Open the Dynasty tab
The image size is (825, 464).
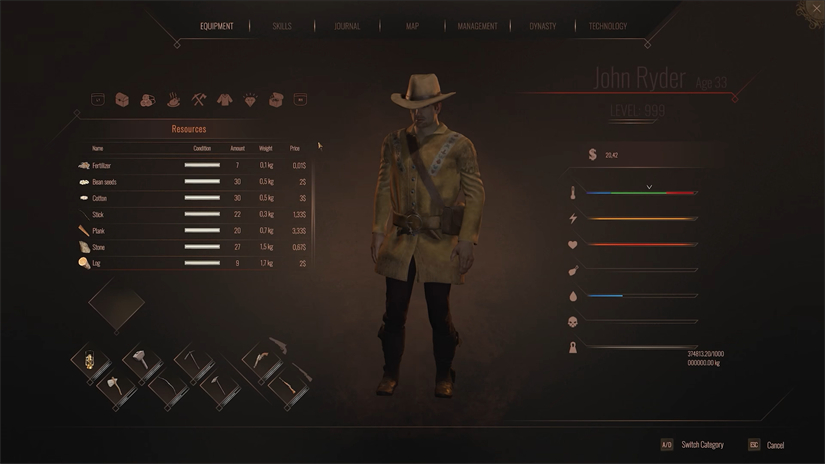pos(542,26)
